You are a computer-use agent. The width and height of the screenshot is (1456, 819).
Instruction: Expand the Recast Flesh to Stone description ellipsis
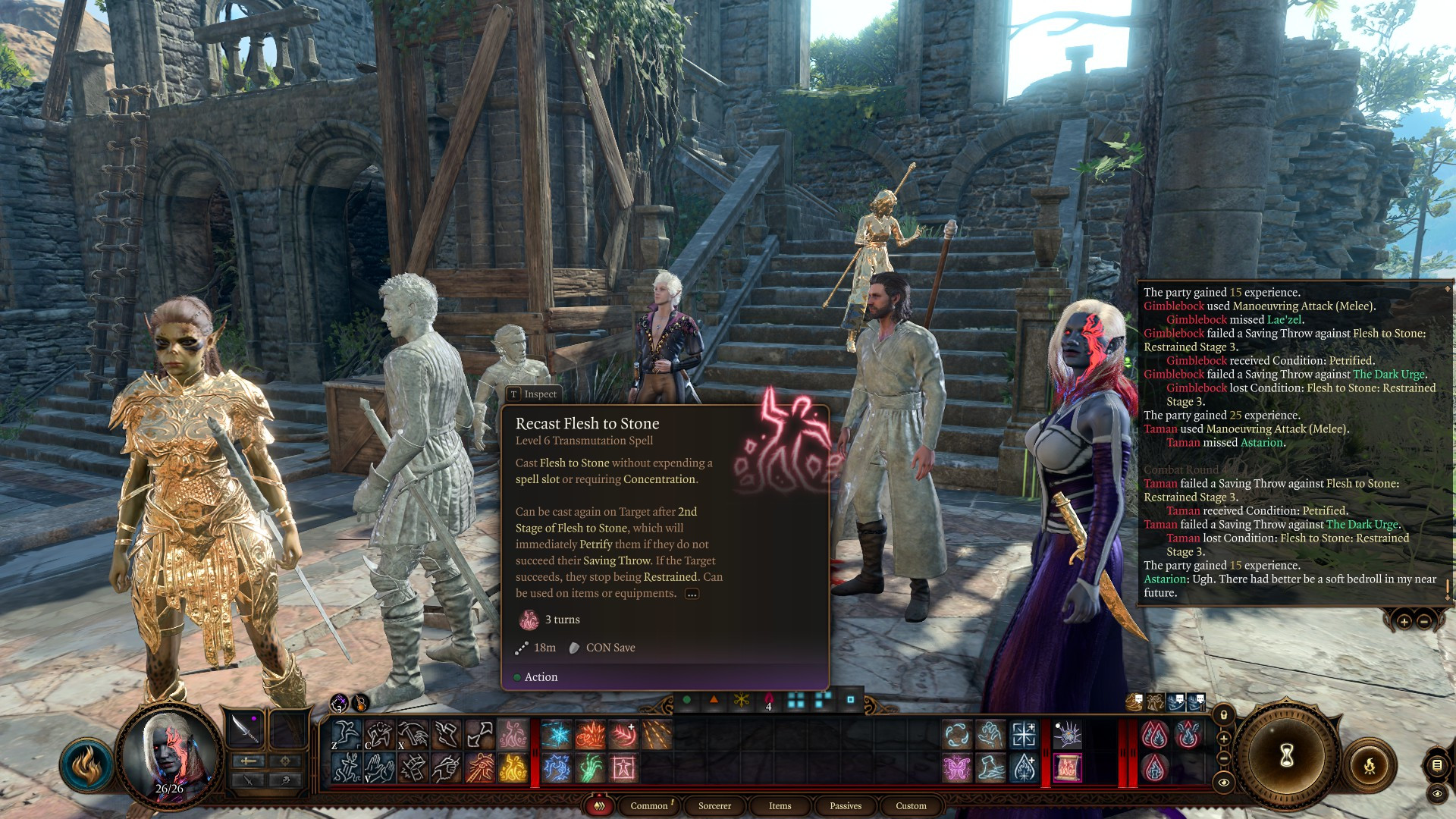coord(692,594)
